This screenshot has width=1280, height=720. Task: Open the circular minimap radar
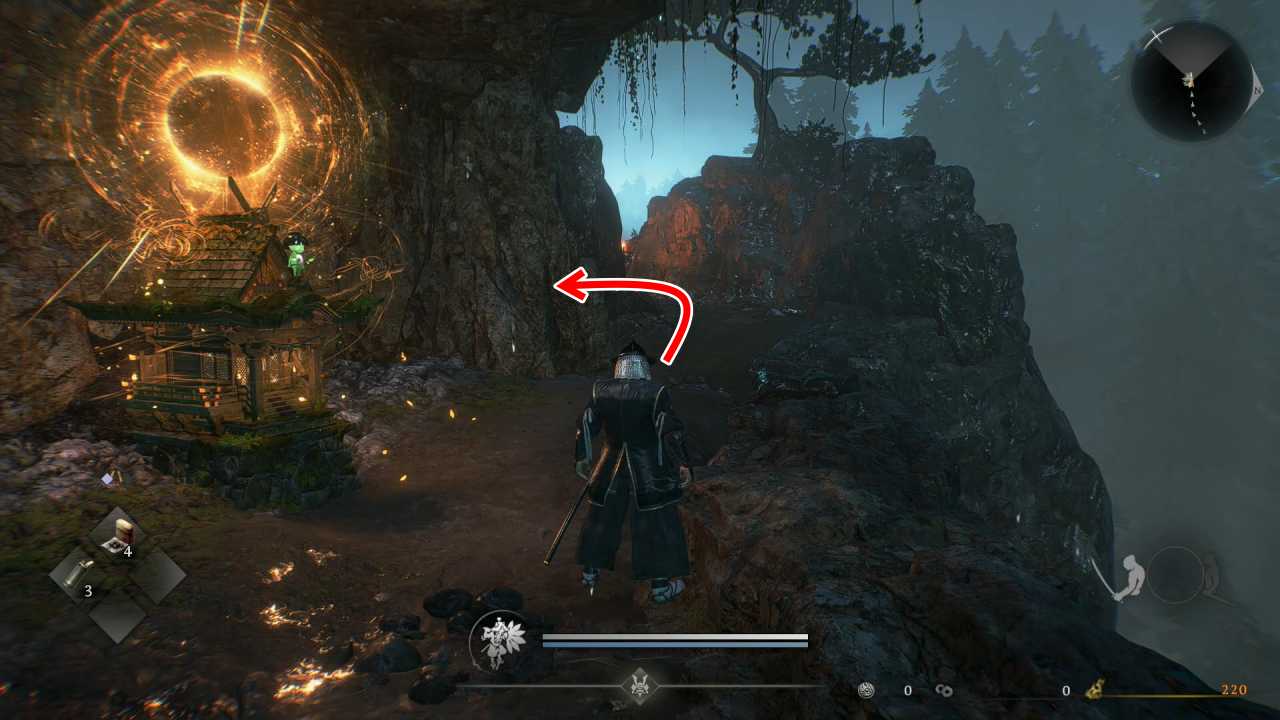click(x=1190, y=80)
